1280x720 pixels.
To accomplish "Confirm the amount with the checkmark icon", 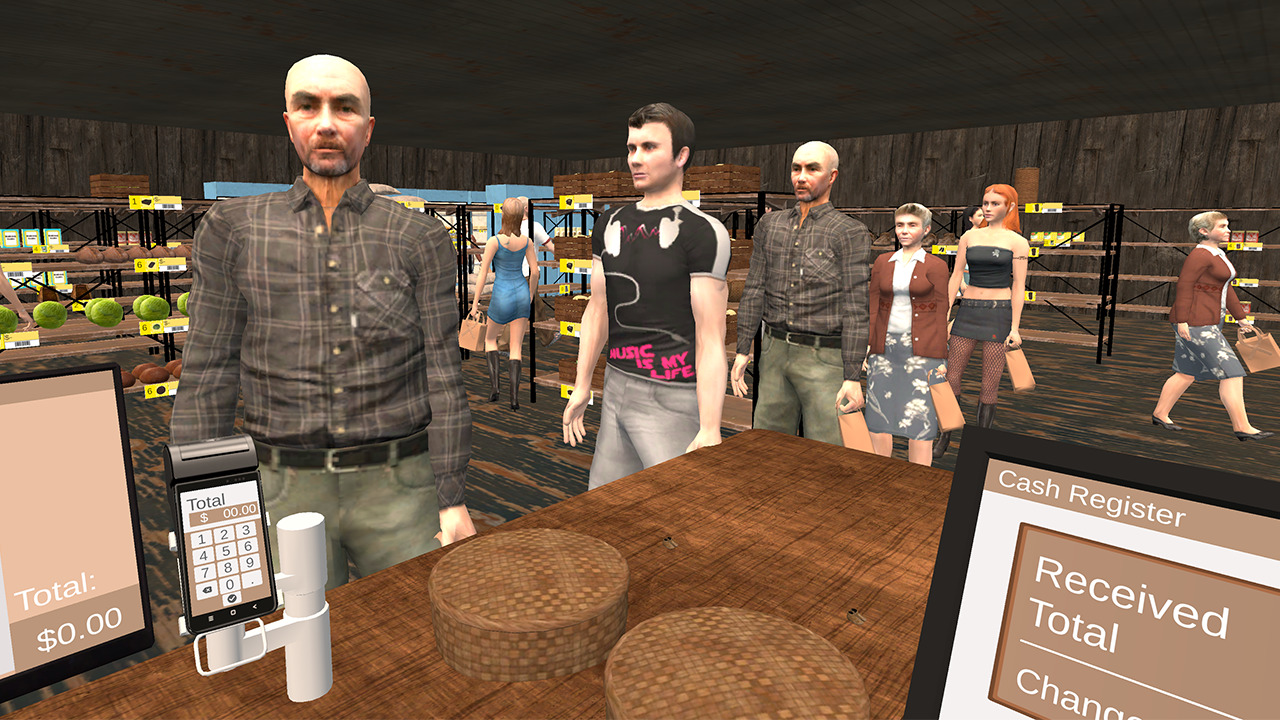I will [231, 599].
